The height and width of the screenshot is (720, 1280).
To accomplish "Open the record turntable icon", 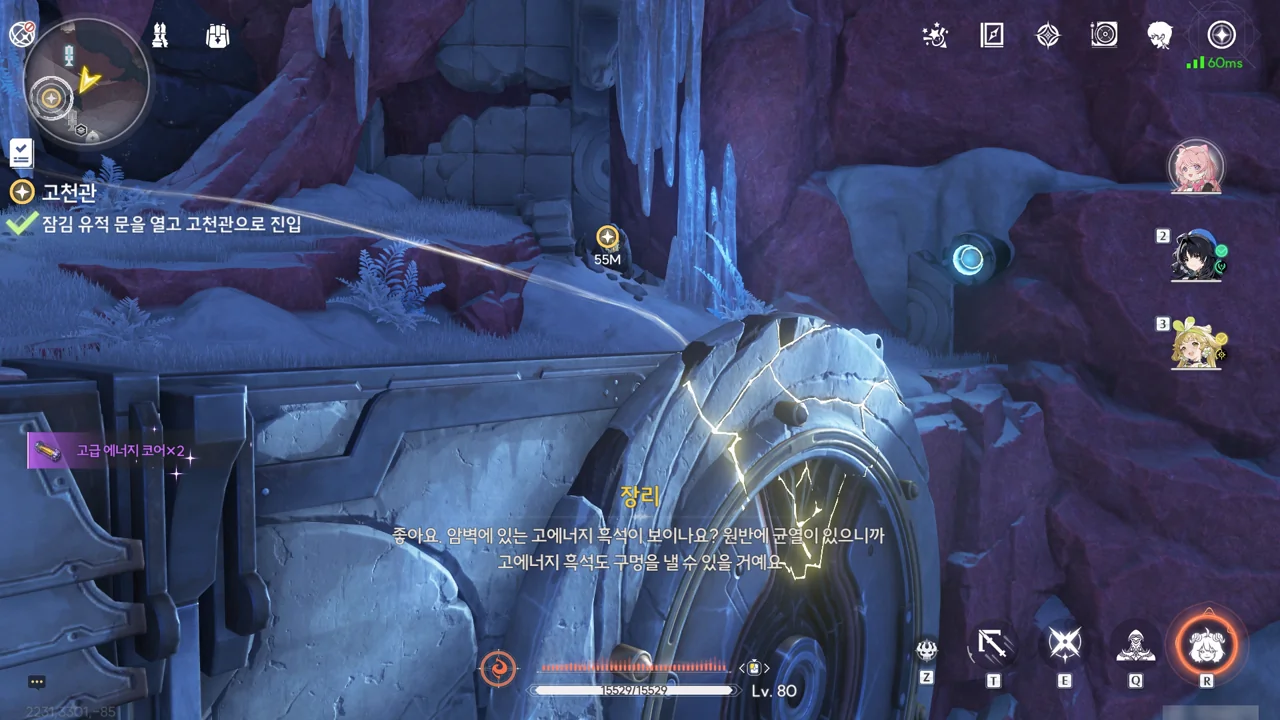I will click(1104, 36).
